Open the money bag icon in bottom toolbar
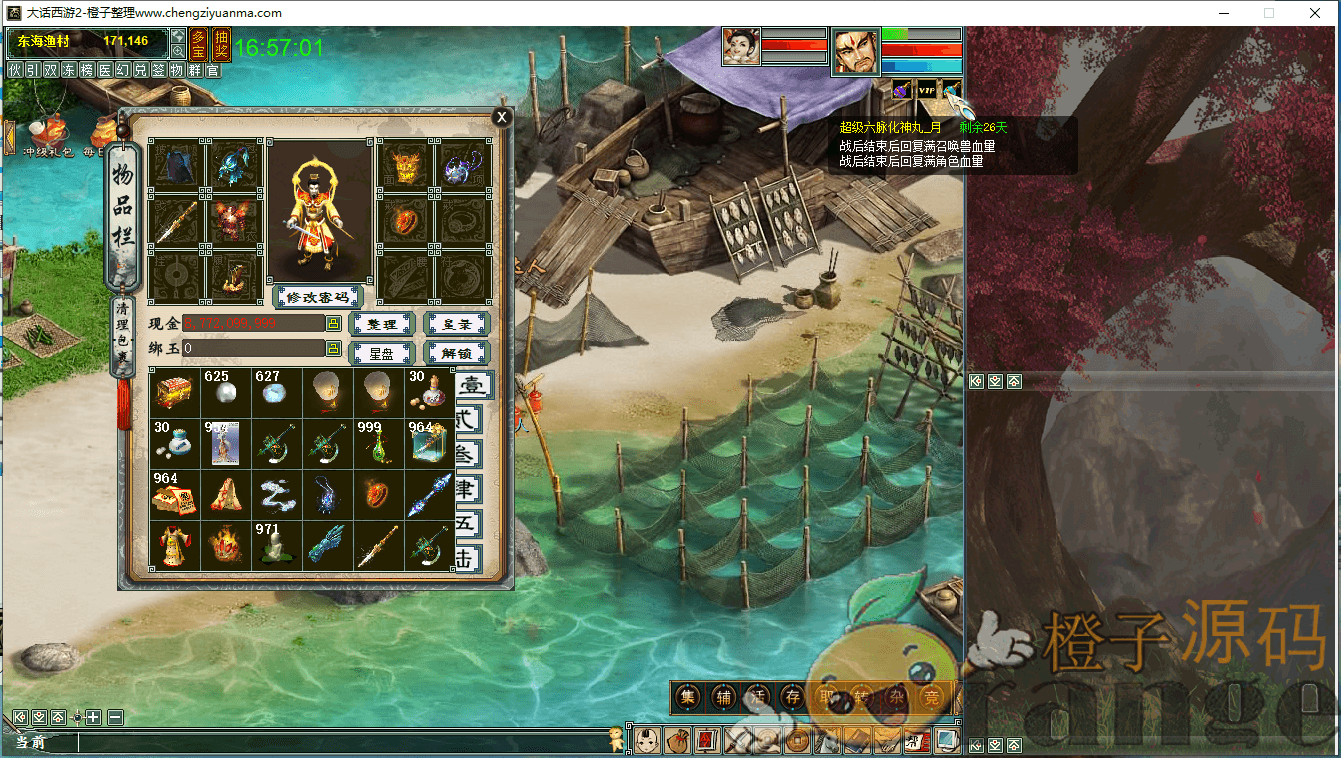 676,741
